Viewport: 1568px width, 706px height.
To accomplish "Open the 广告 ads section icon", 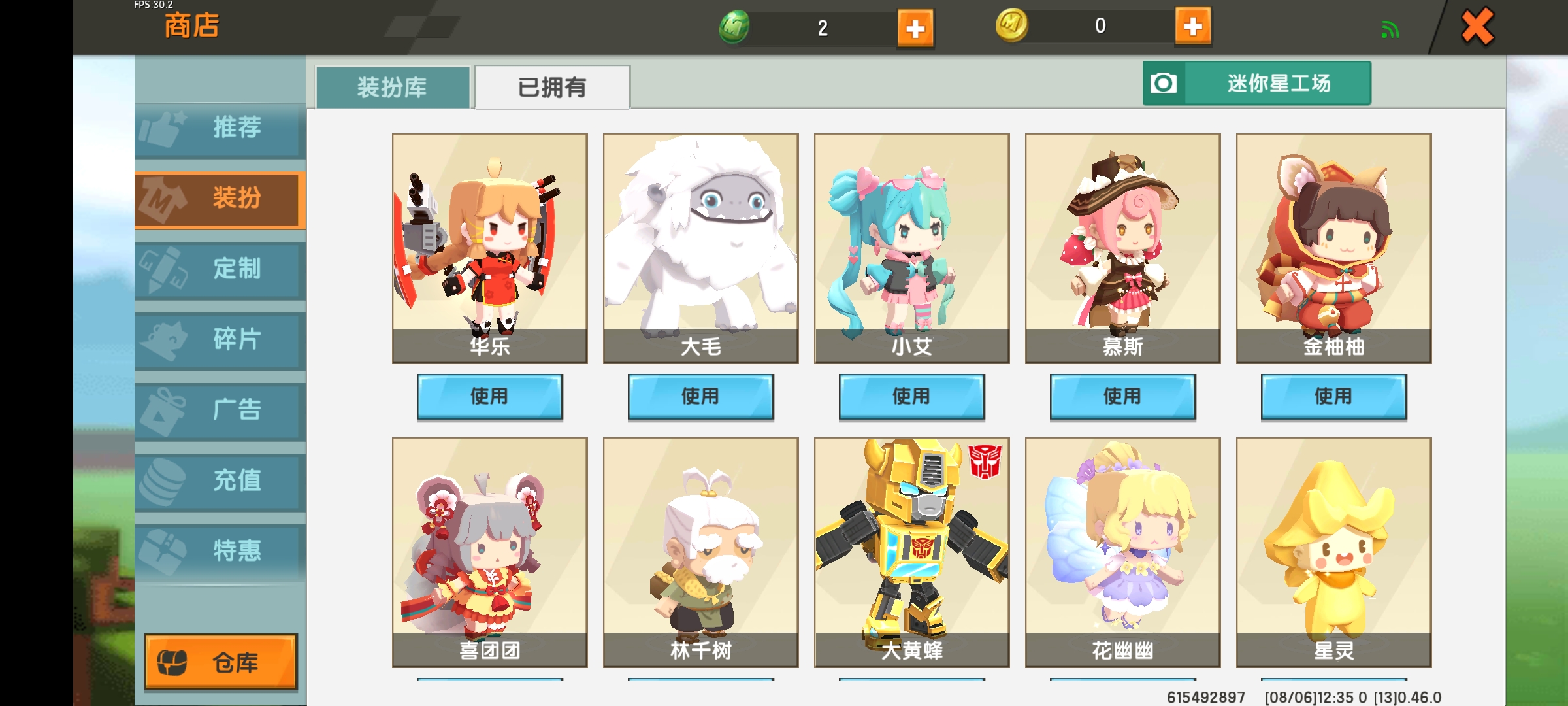I will [x=163, y=411].
